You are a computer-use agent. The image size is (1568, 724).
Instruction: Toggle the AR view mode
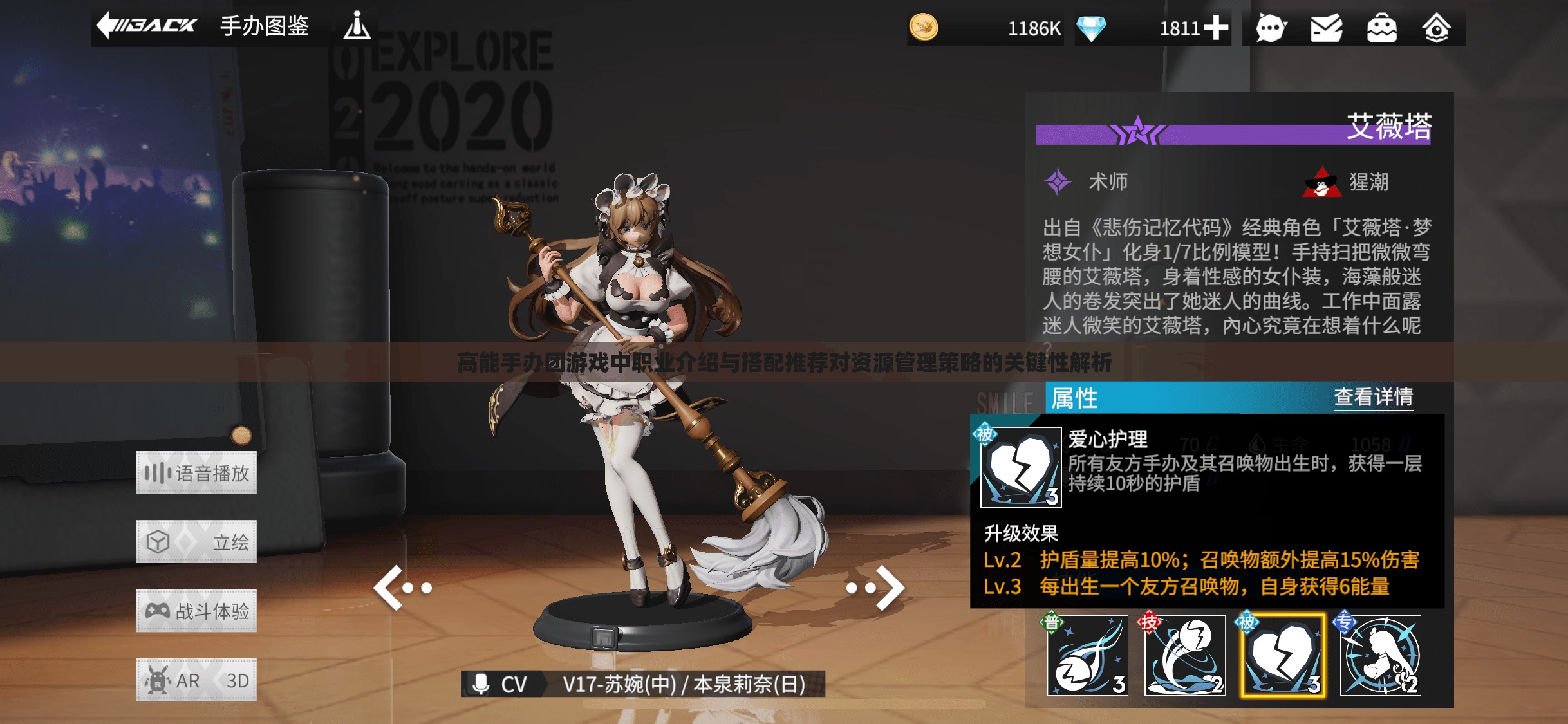[x=174, y=680]
